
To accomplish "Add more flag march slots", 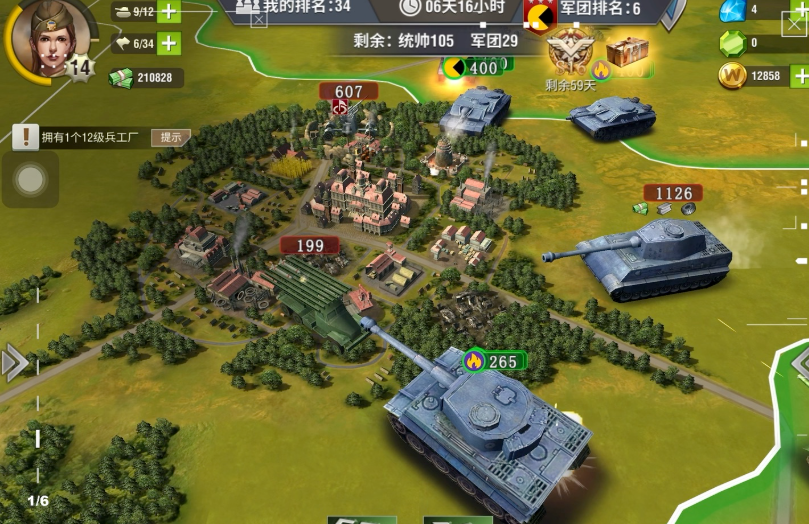I will coord(168,43).
